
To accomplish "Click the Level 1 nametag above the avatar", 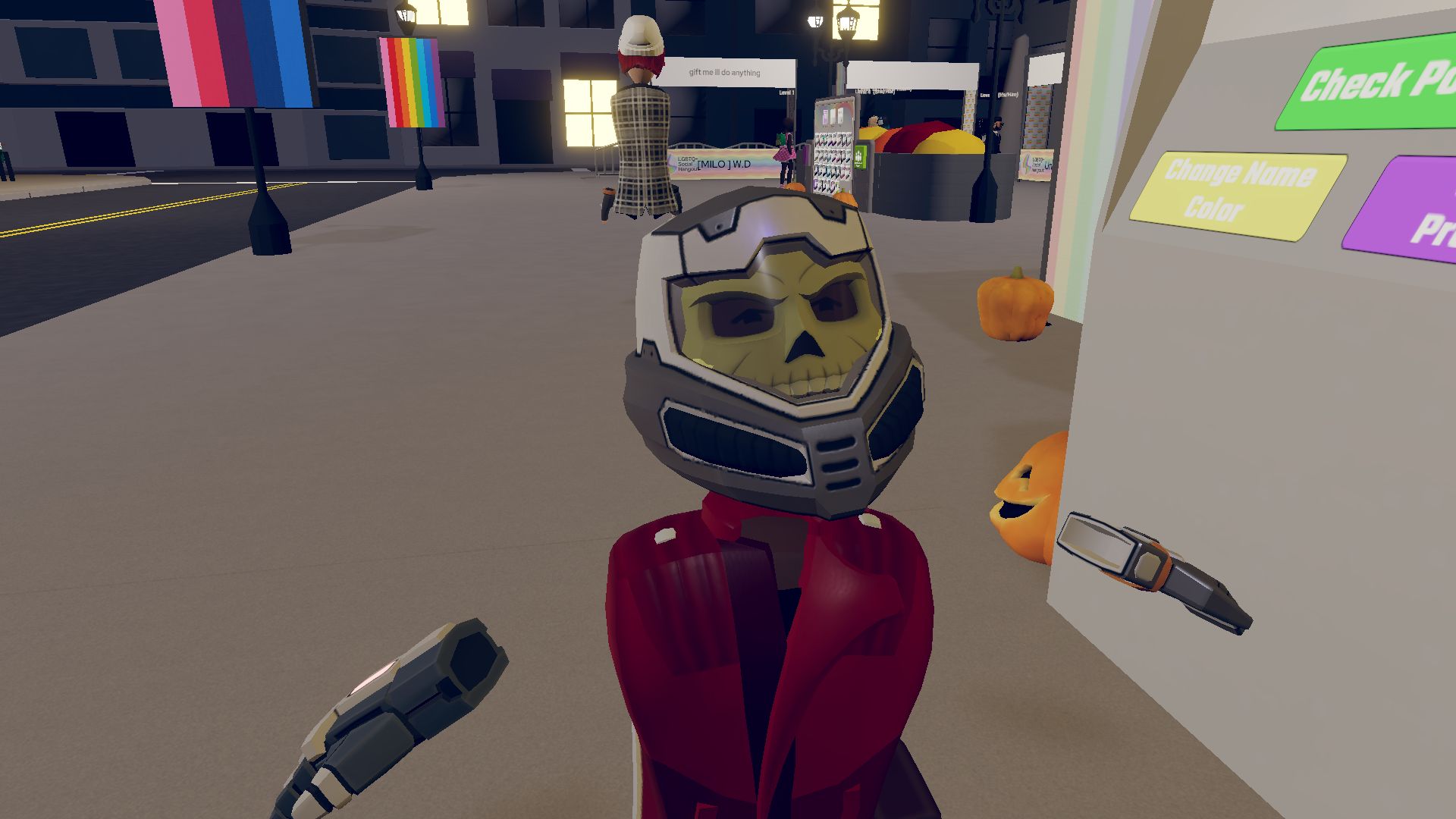I will click(x=786, y=93).
